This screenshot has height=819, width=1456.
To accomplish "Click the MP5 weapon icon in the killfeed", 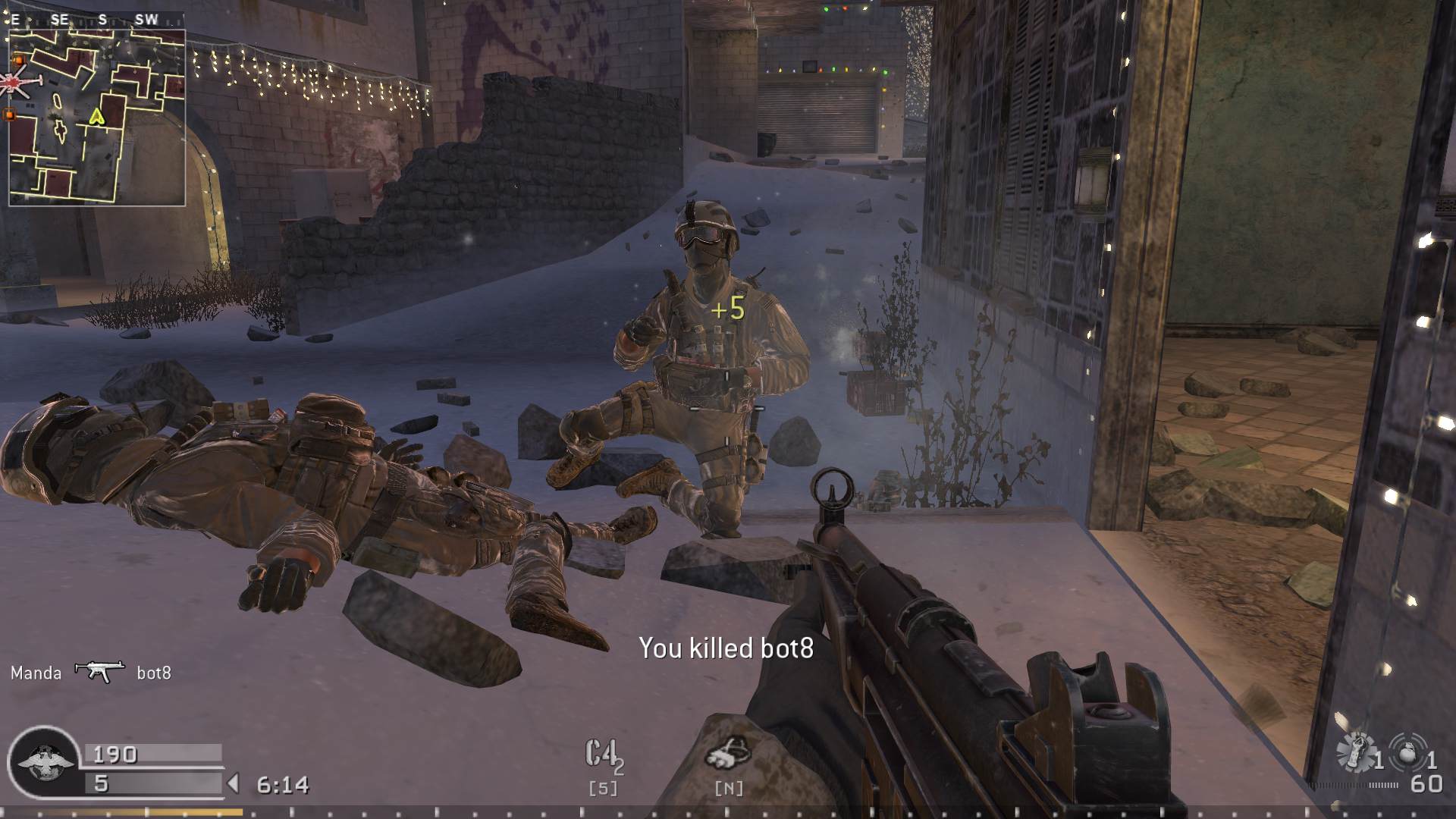I will [99, 670].
